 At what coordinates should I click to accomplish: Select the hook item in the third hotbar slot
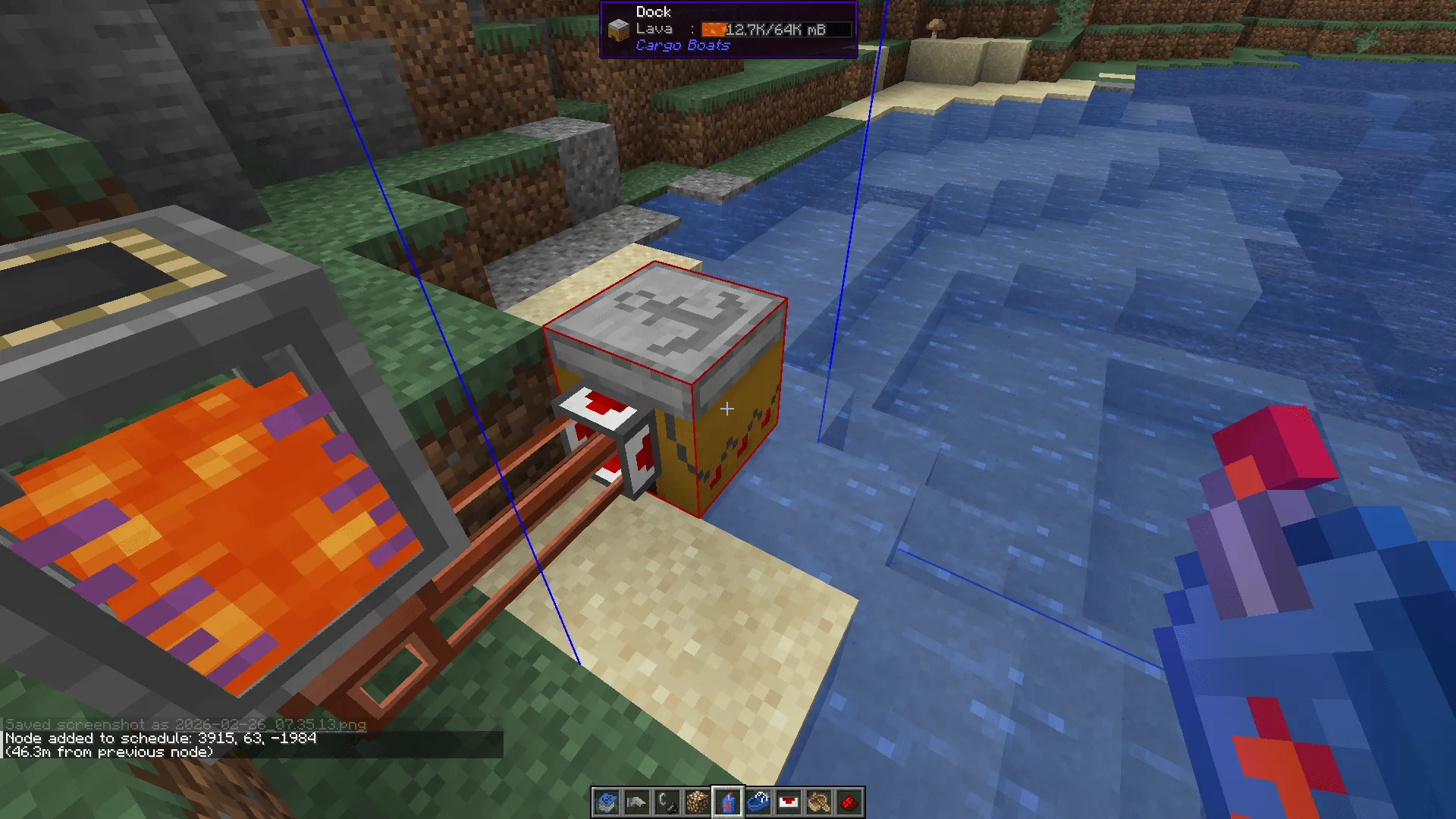(x=668, y=803)
